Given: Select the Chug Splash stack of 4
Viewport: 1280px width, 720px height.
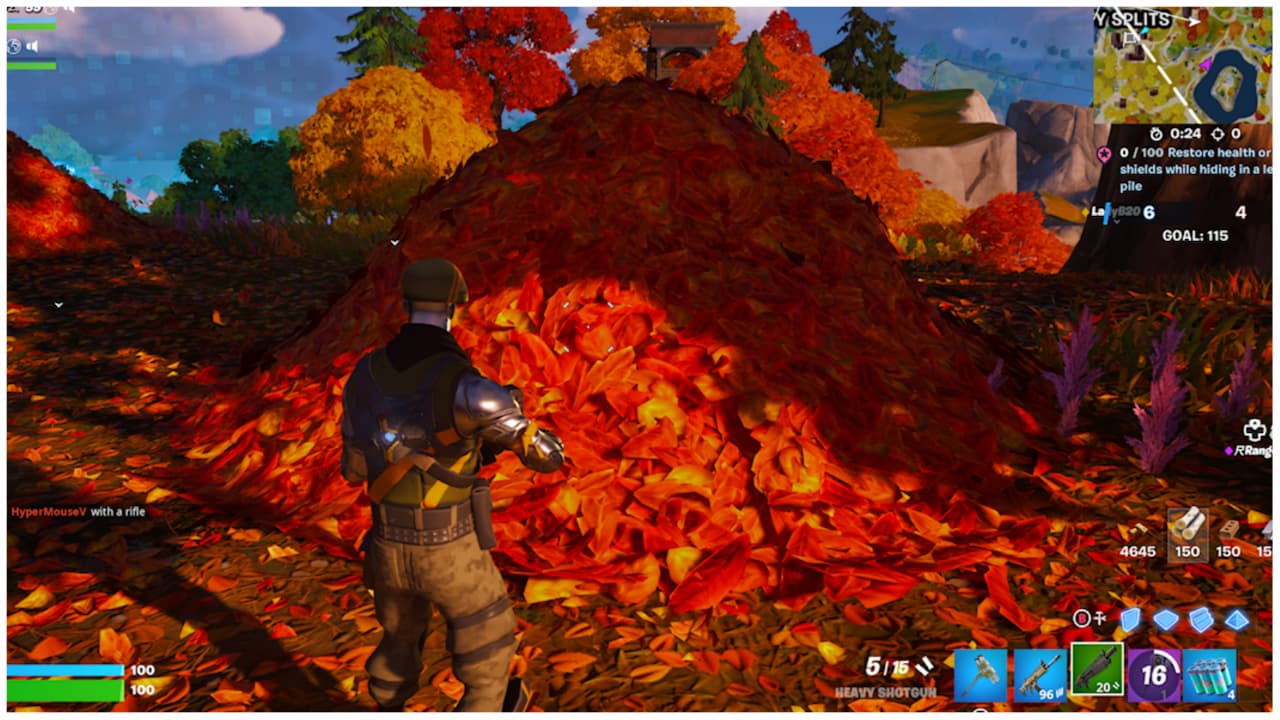Looking at the screenshot, I should 1209,674.
